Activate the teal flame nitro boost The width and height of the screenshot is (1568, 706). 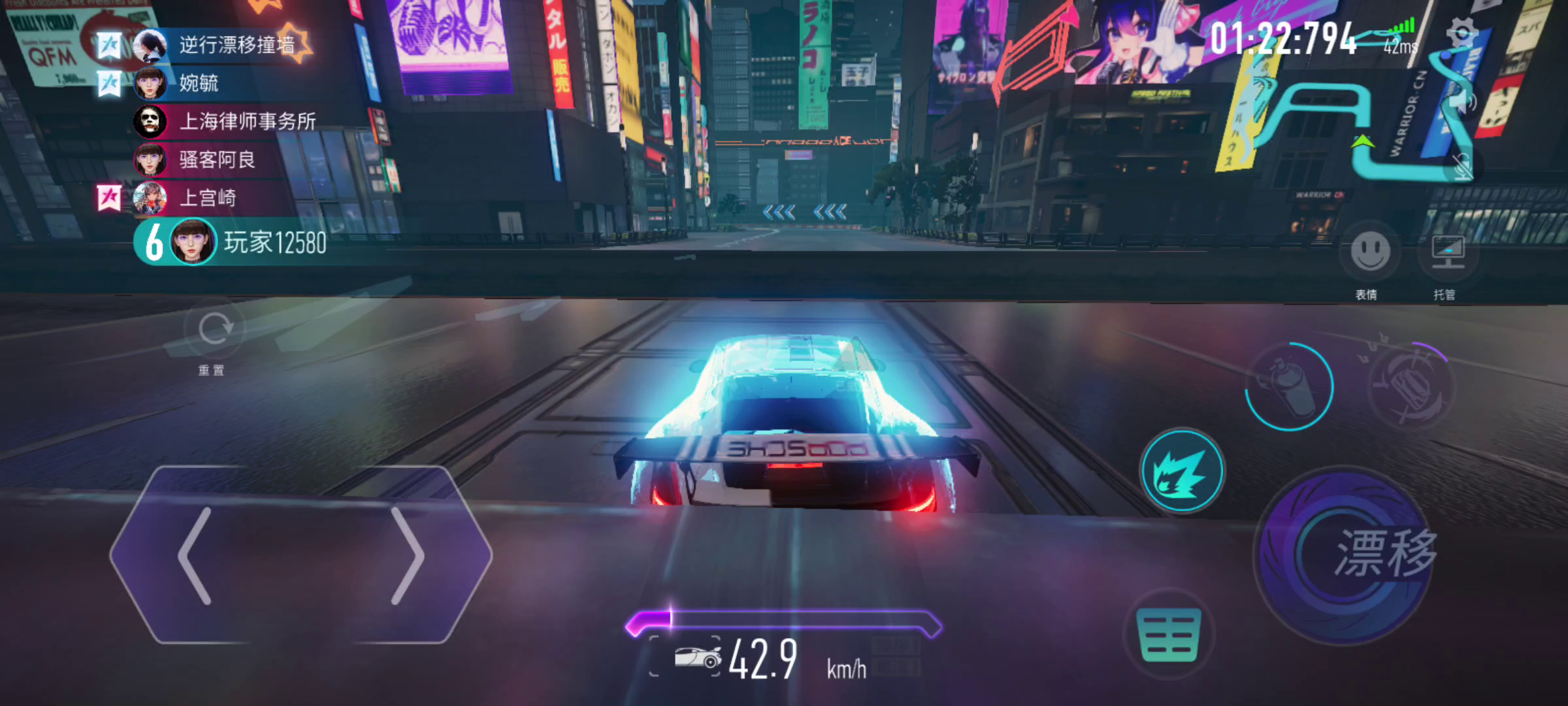(x=1181, y=471)
